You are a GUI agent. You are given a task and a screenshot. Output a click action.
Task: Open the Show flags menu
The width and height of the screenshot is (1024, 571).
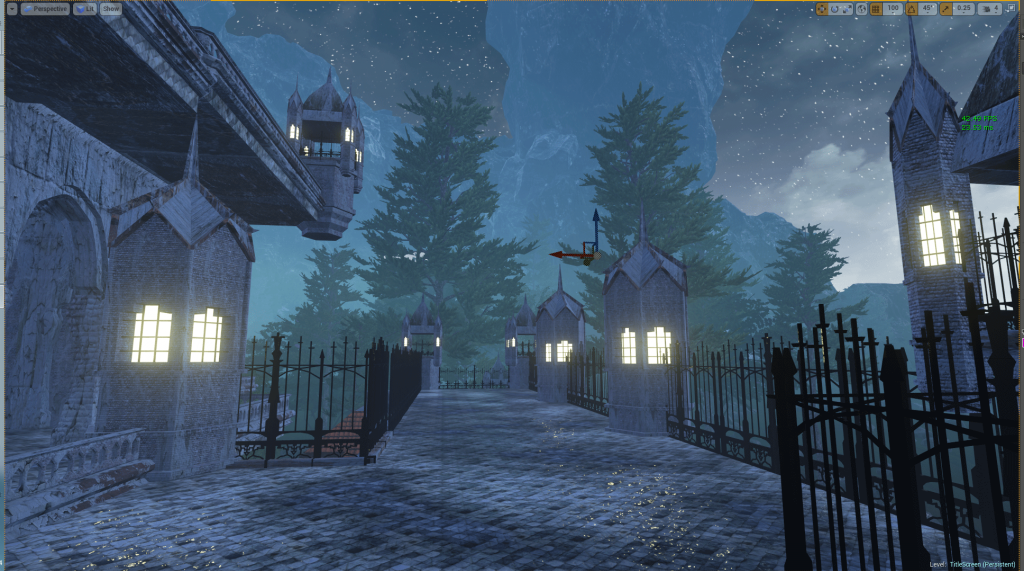110,8
